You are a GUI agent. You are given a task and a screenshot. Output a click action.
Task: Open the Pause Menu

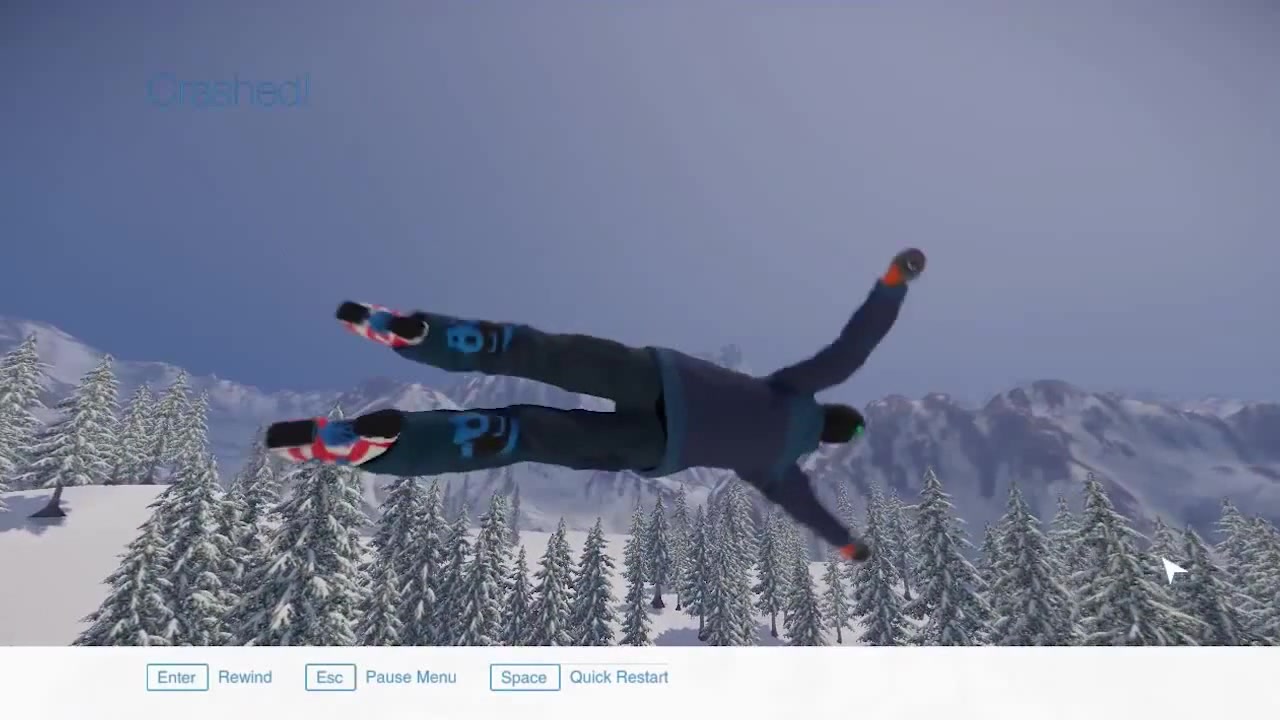click(410, 677)
